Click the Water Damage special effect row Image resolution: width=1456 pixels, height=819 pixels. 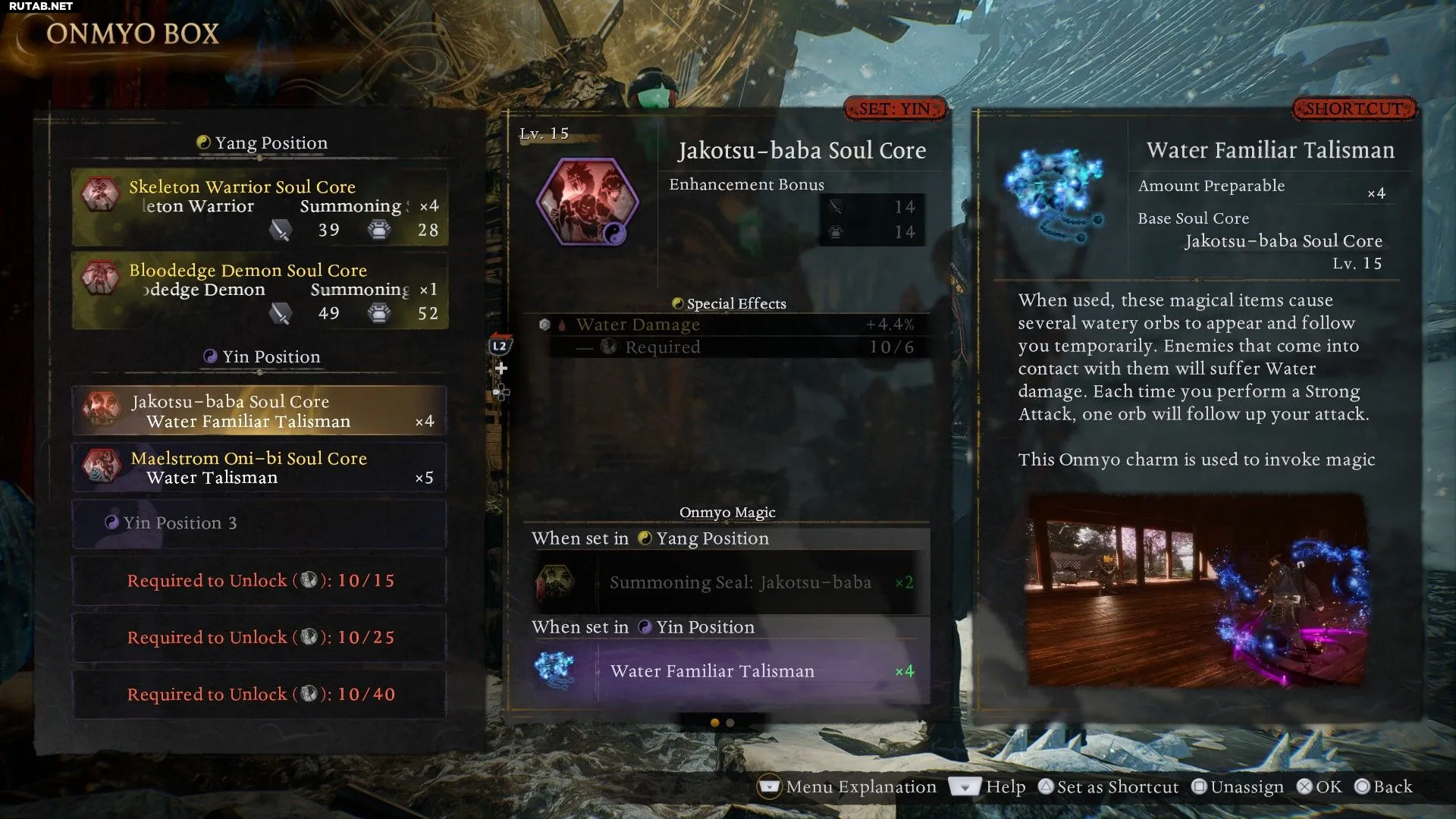(726, 325)
